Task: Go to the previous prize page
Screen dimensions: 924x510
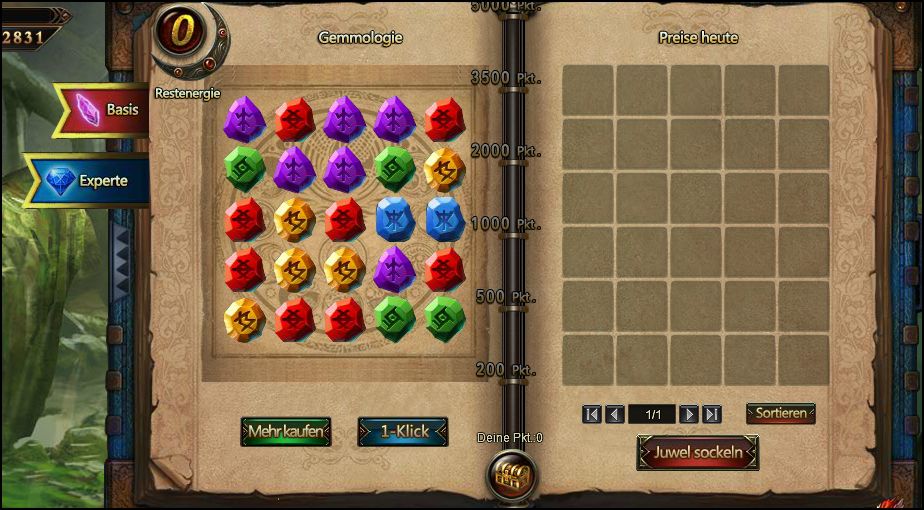Action: (x=615, y=414)
